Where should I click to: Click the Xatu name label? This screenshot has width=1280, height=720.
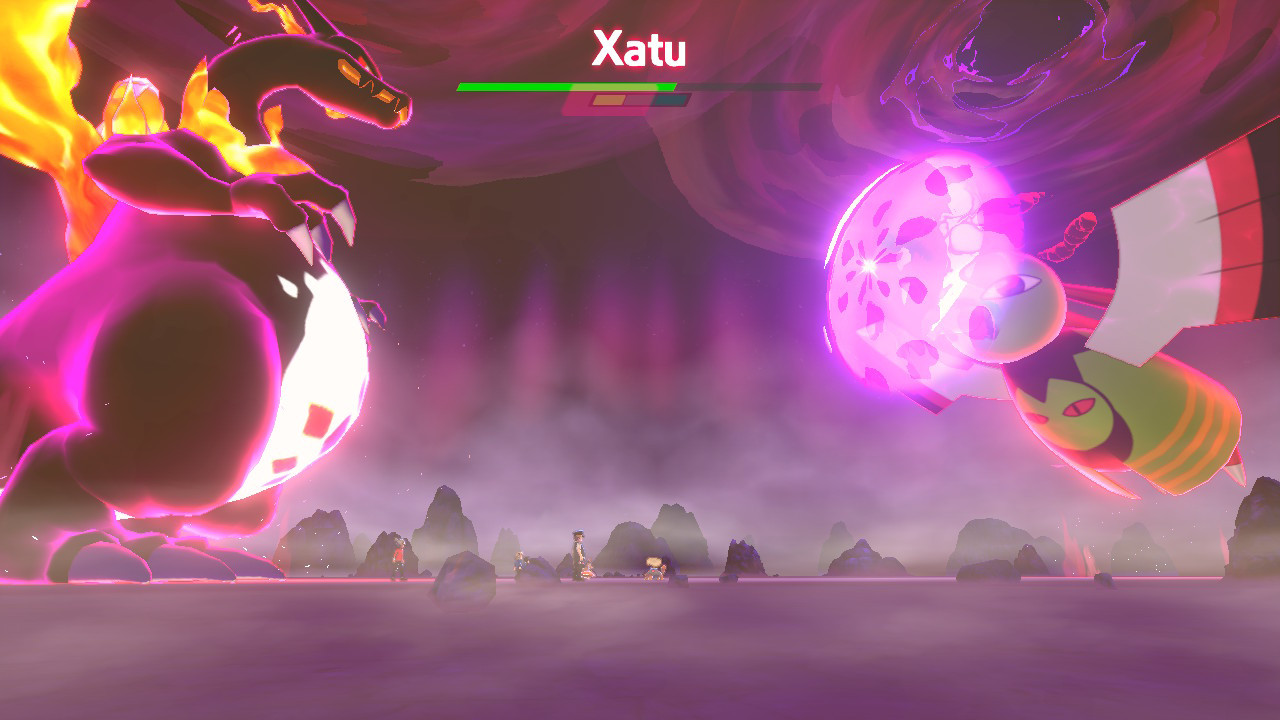(x=639, y=47)
